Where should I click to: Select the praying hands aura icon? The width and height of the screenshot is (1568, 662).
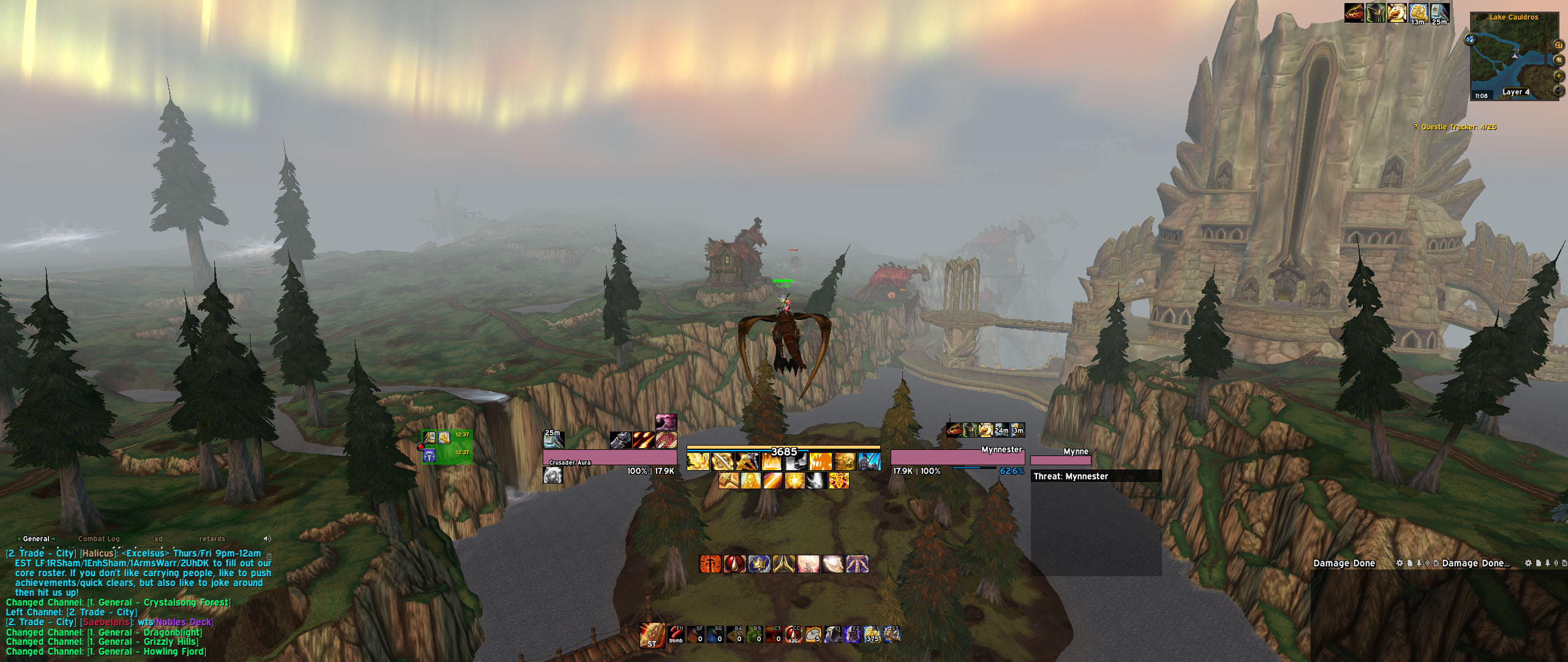784,564
